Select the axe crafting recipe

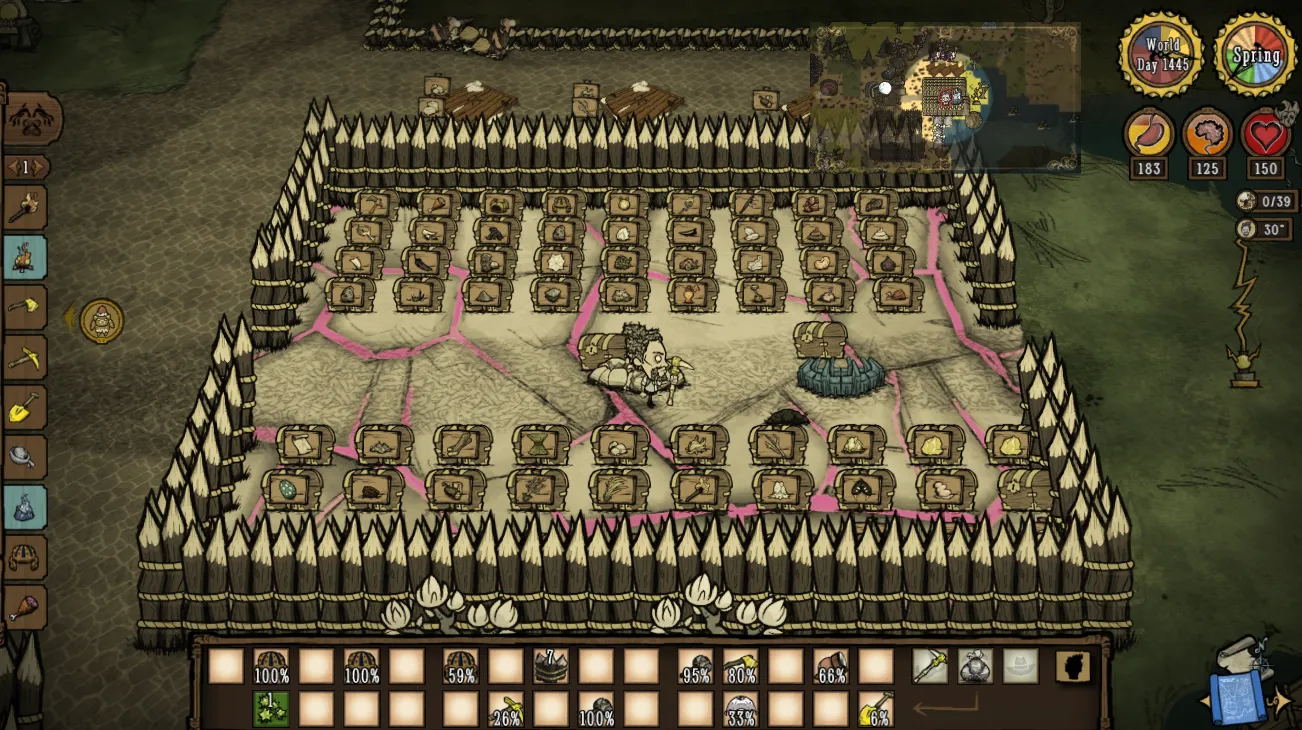(x=25, y=307)
